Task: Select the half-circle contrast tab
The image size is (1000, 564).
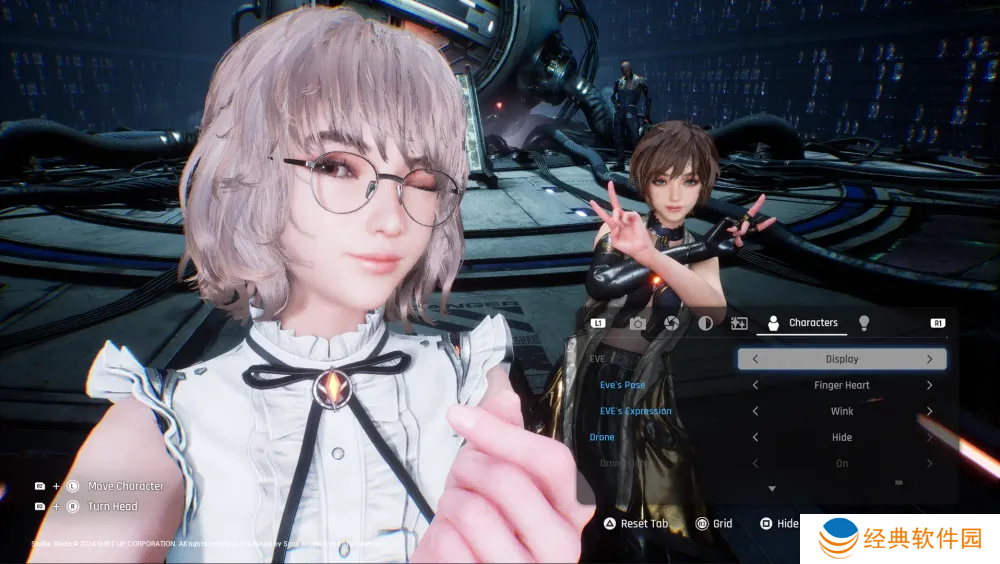Action: click(705, 323)
